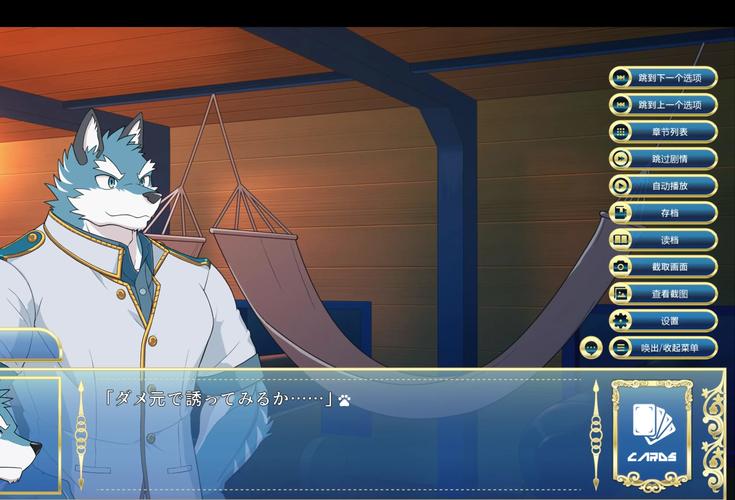
Task: Jump to the next choice (跳到下一个选项)
Action: 663,78
